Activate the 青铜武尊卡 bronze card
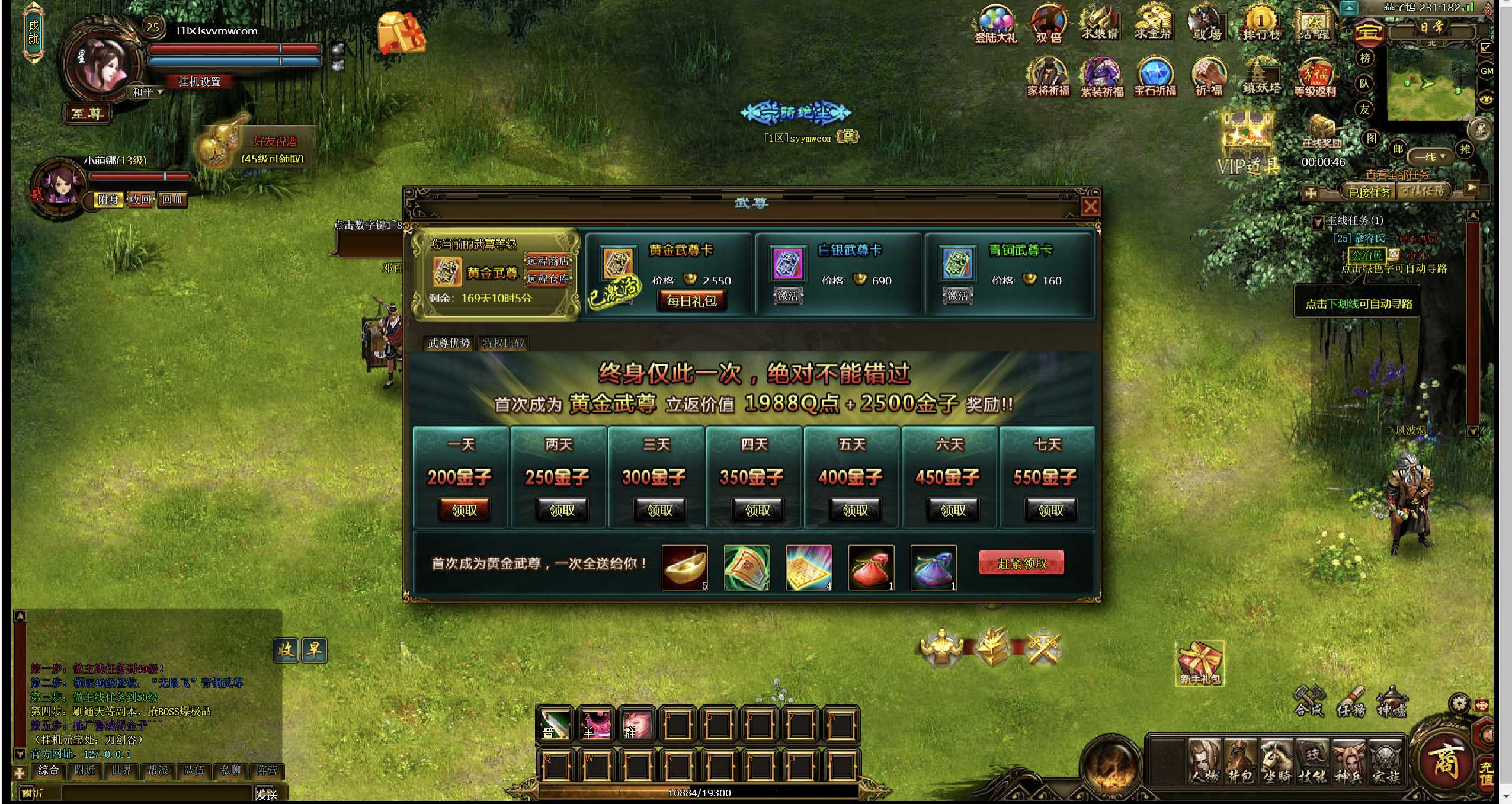This screenshot has width=1512, height=804. tap(957, 296)
